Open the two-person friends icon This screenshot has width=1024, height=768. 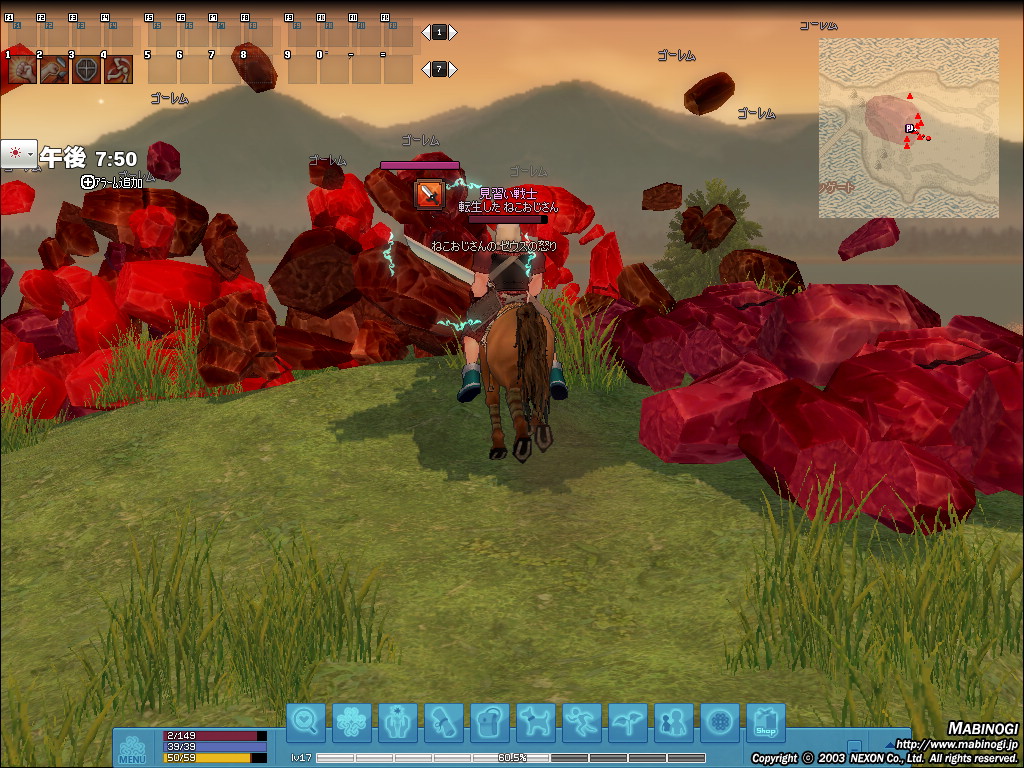click(x=674, y=722)
